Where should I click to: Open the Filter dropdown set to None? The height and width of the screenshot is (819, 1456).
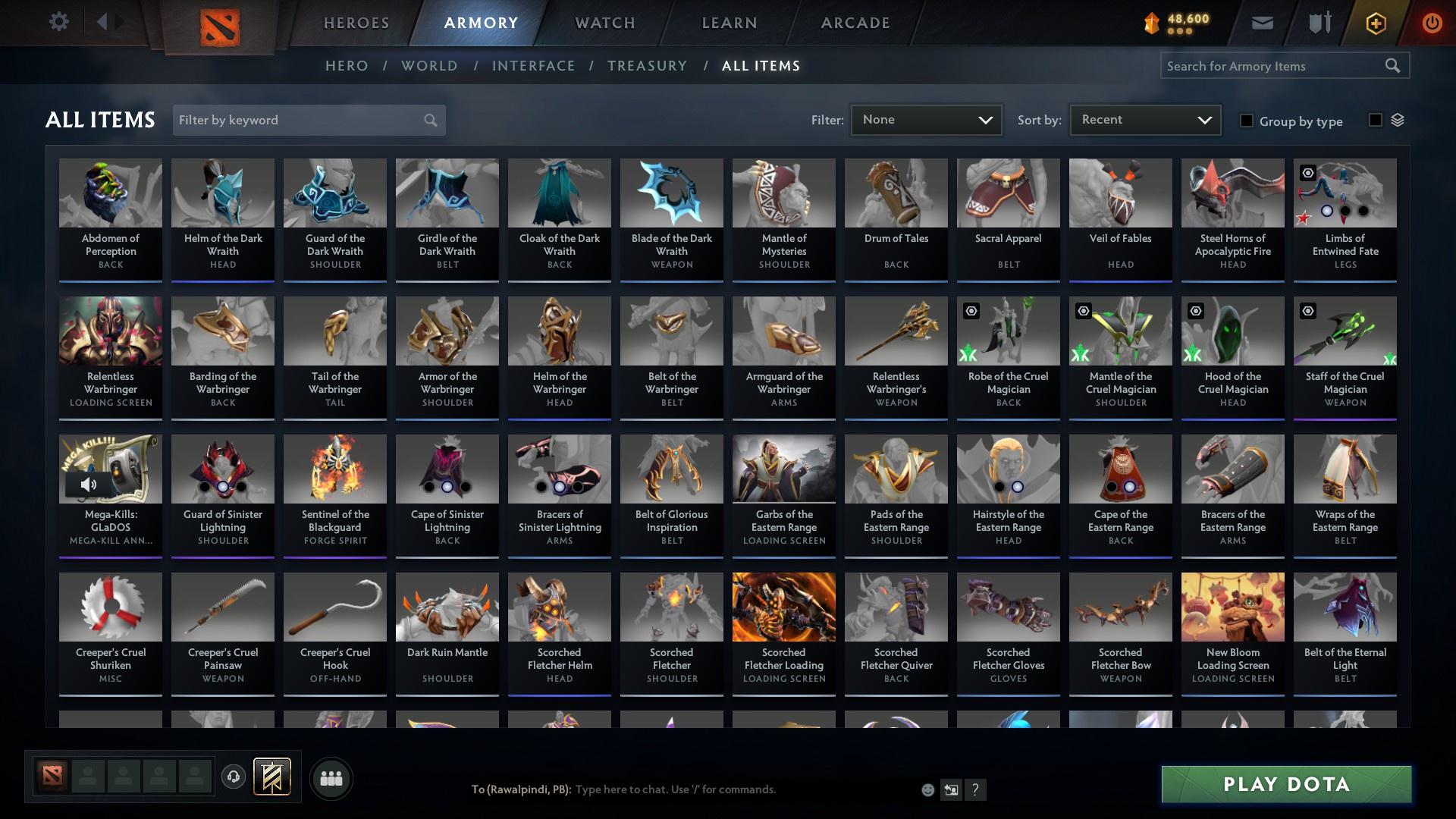coord(925,119)
